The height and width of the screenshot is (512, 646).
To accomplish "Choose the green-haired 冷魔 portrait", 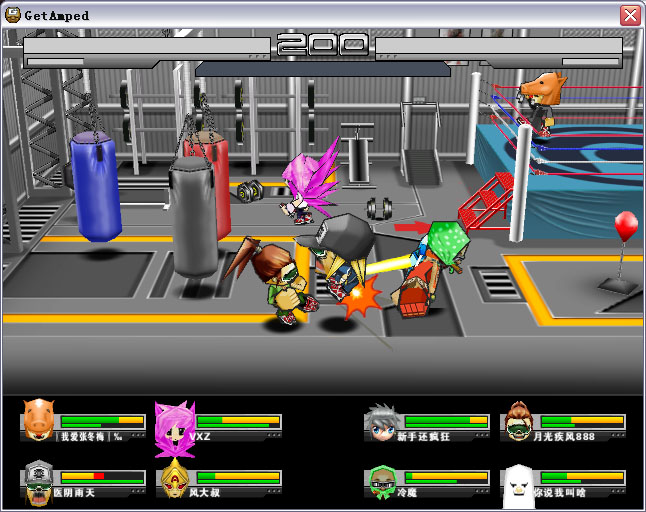I will [x=382, y=480].
